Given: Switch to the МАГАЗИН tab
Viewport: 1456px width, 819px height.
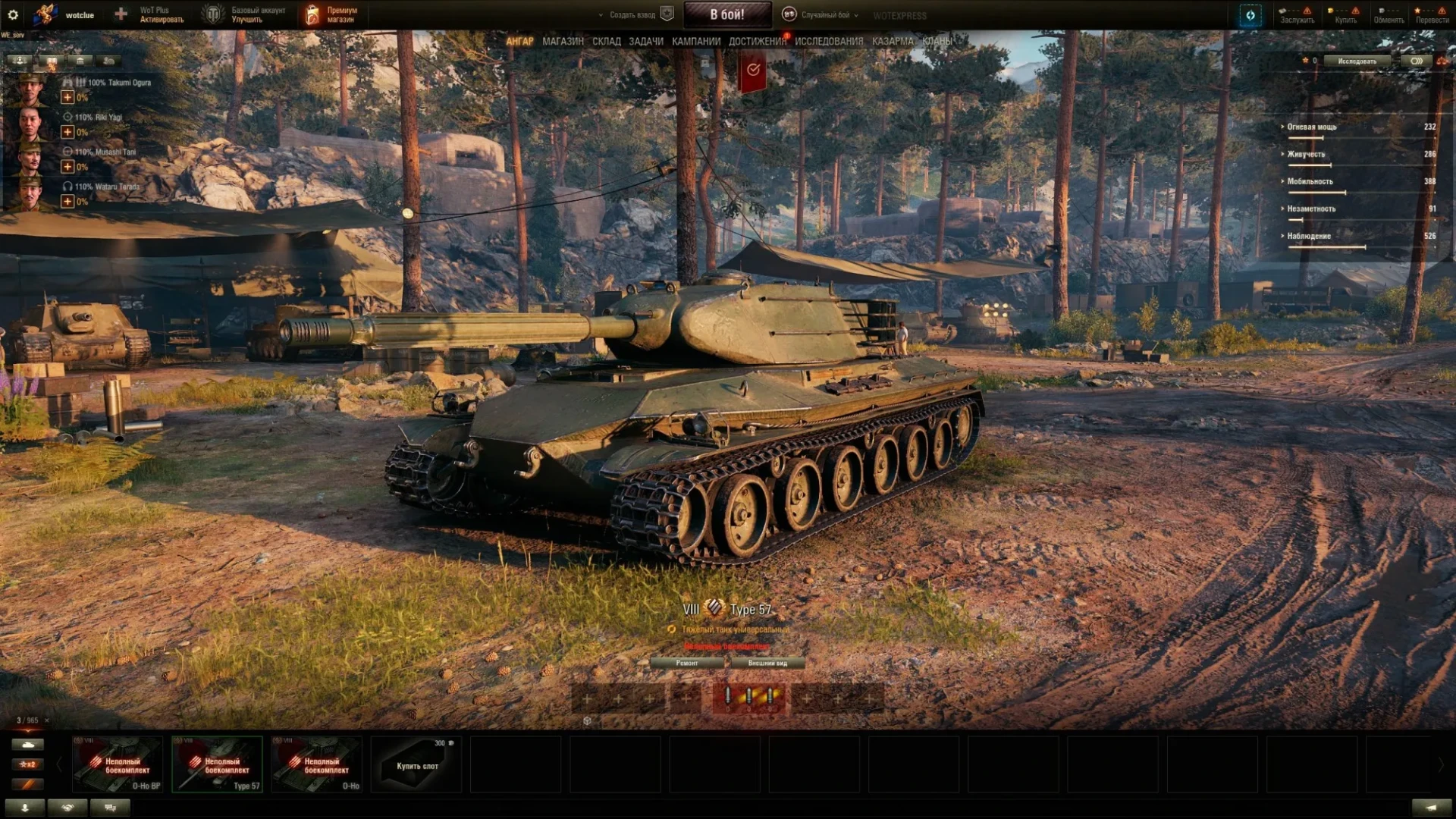Looking at the screenshot, I should point(563,42).
